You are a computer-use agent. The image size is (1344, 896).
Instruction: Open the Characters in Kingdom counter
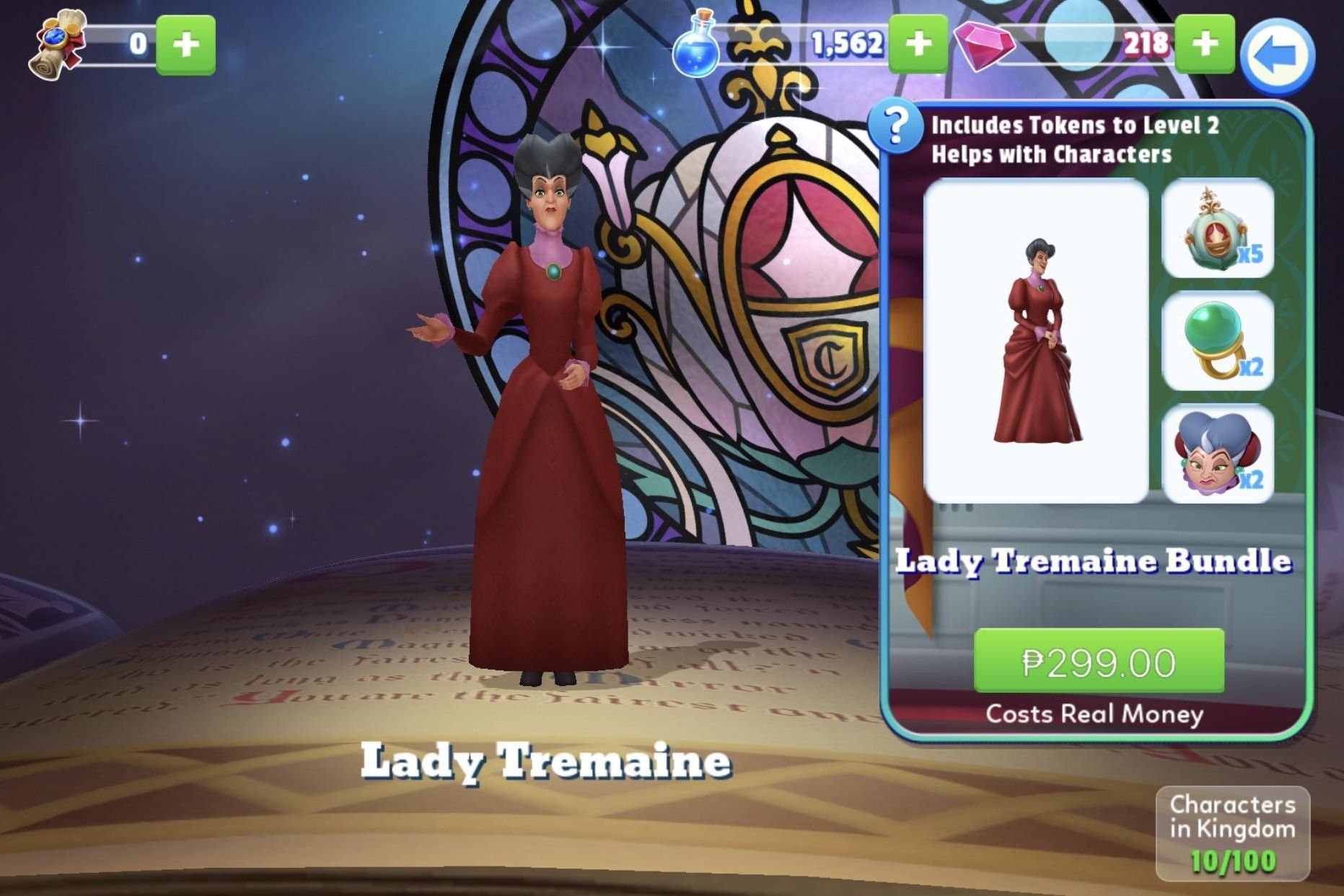(x=1232, y=833)
